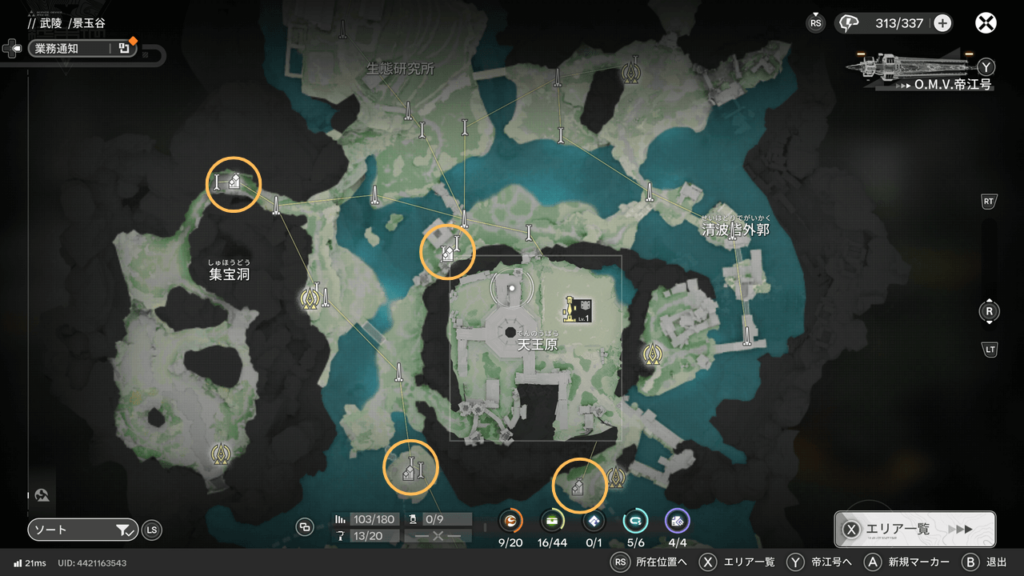
Task: Click the circled marker bordering 天王原's northwest corner
Action: (x=447, y=251)
